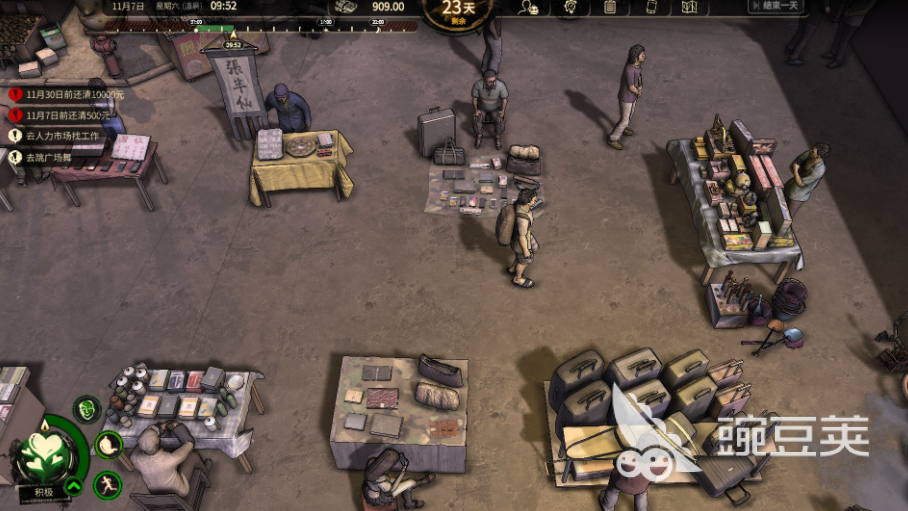Click the smiling face status icon
The image size is (908, 511).
click(88, 408)
